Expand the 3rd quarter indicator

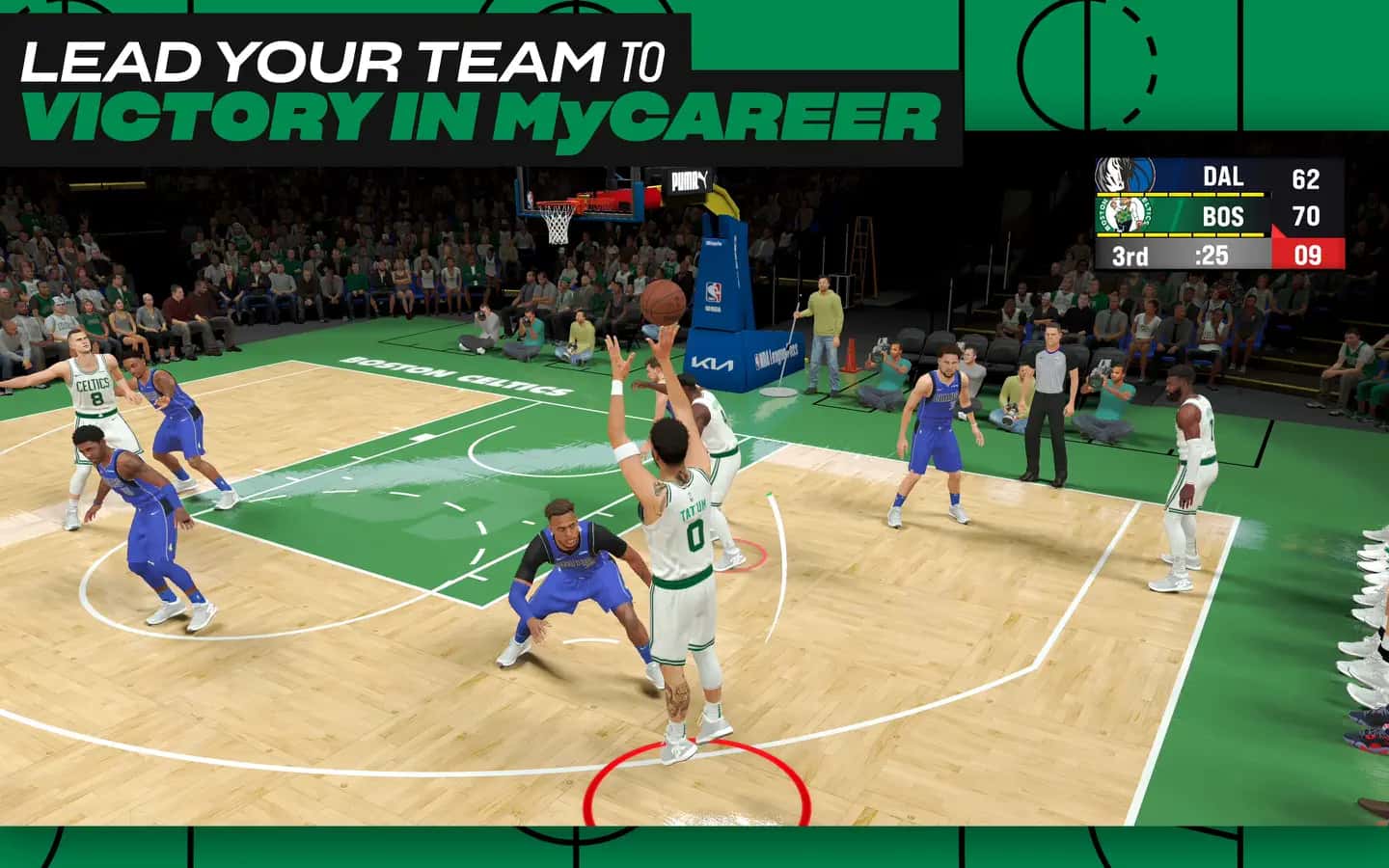[x=1130, y=255]
